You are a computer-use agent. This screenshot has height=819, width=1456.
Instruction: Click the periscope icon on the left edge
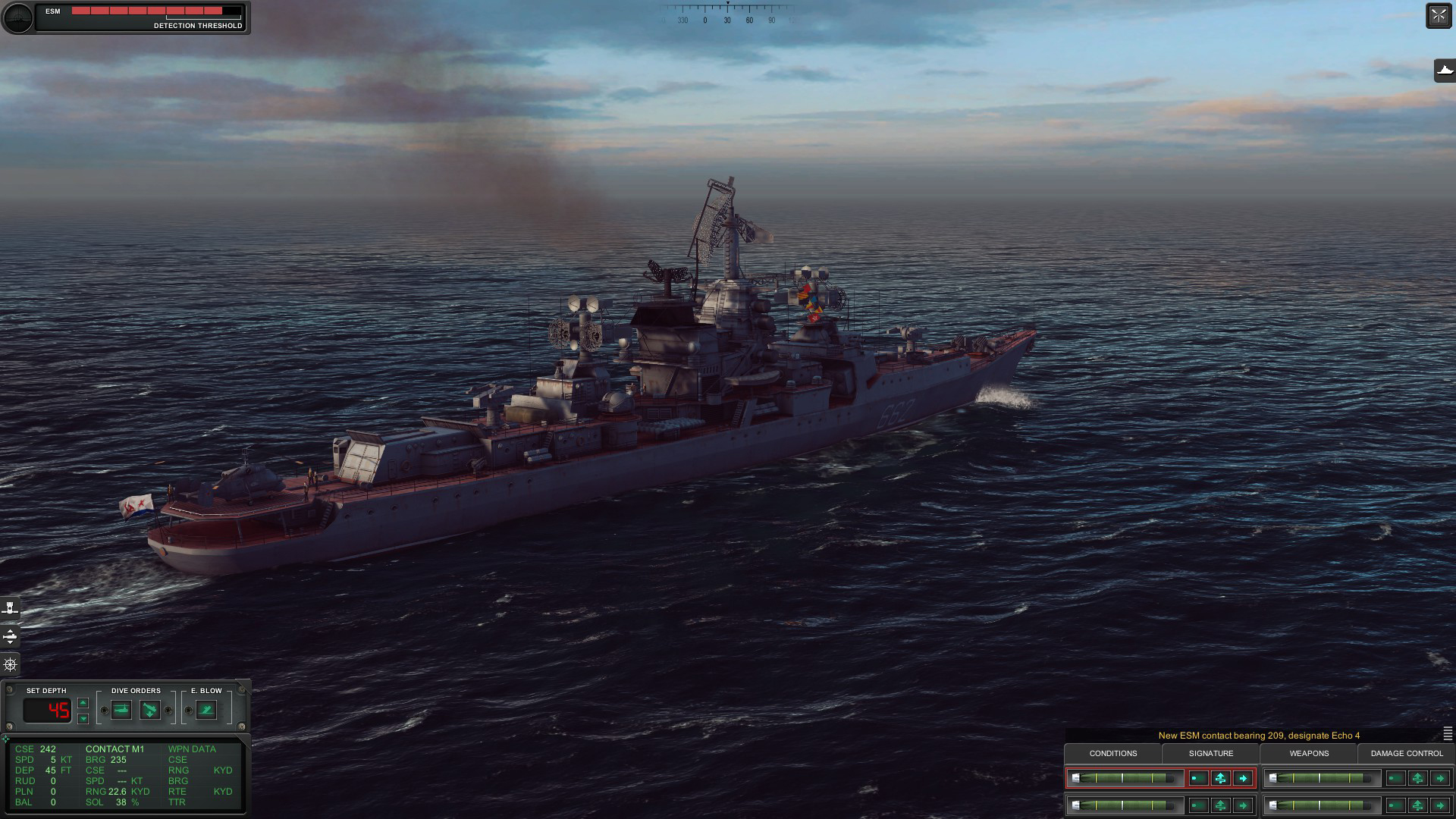pos(10,607)
